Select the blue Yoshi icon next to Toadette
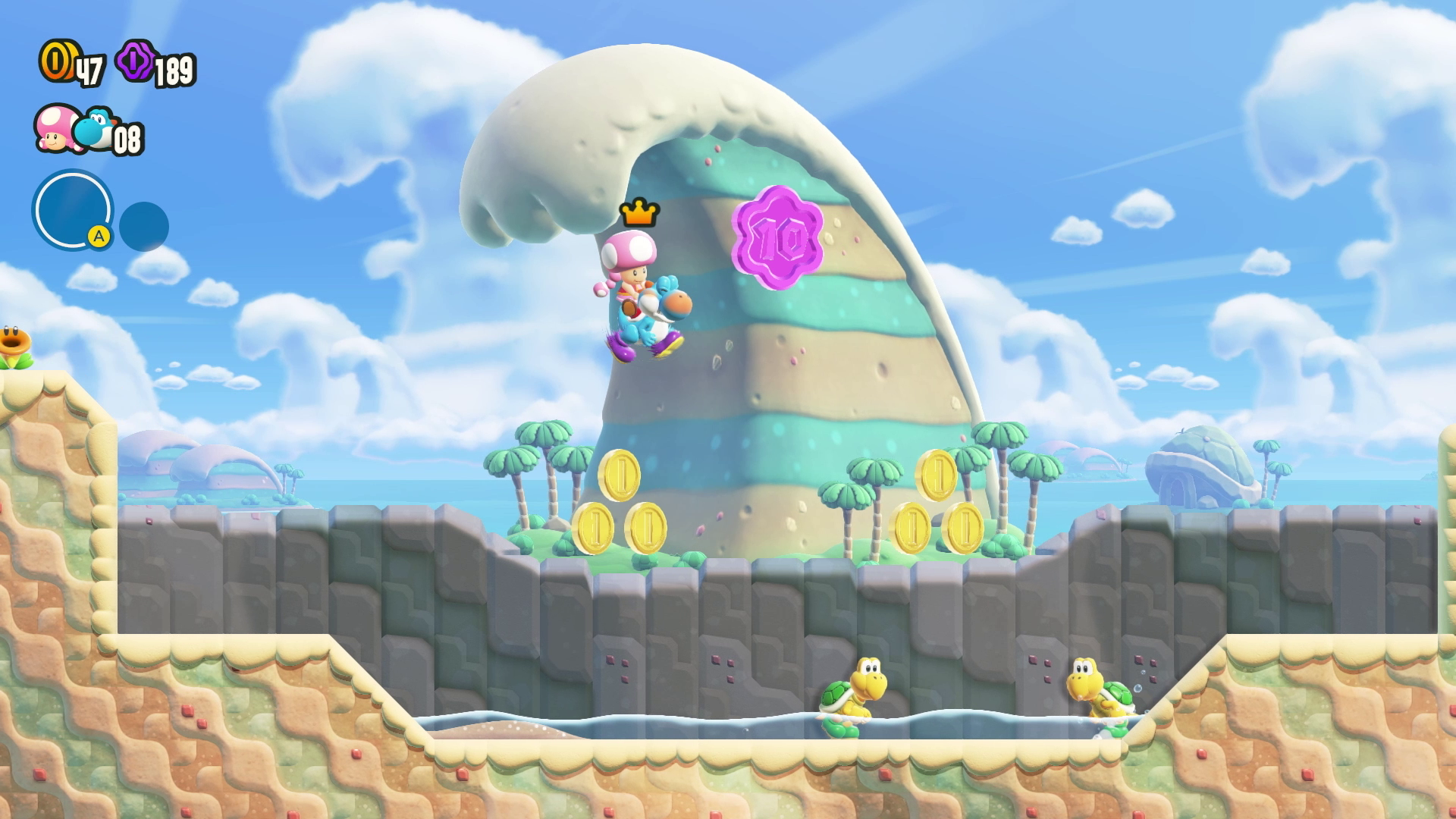This screenshot has height=819, width=1456. 97,130
